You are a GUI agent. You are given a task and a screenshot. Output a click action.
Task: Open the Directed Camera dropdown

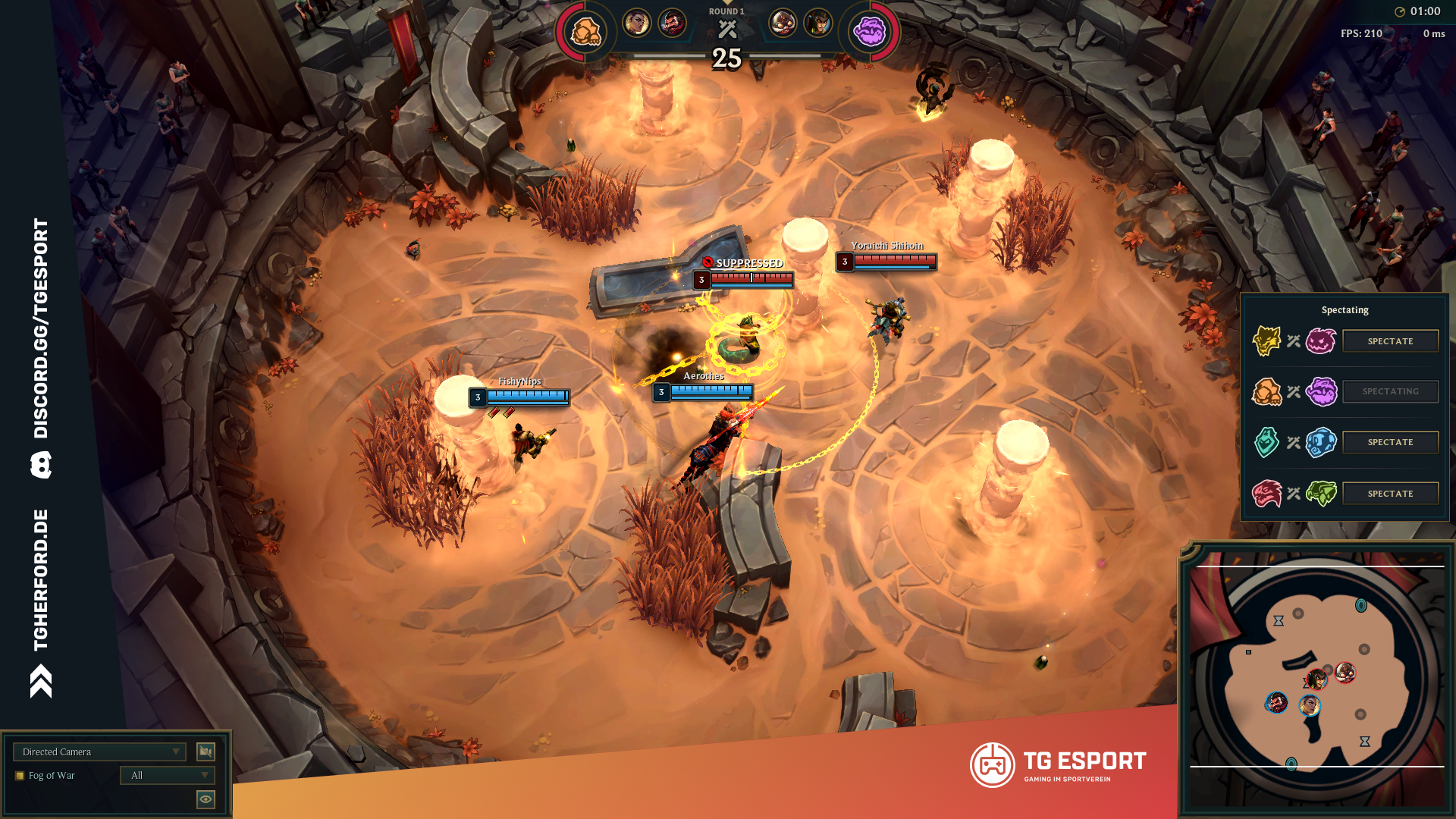tap(99, 752)
